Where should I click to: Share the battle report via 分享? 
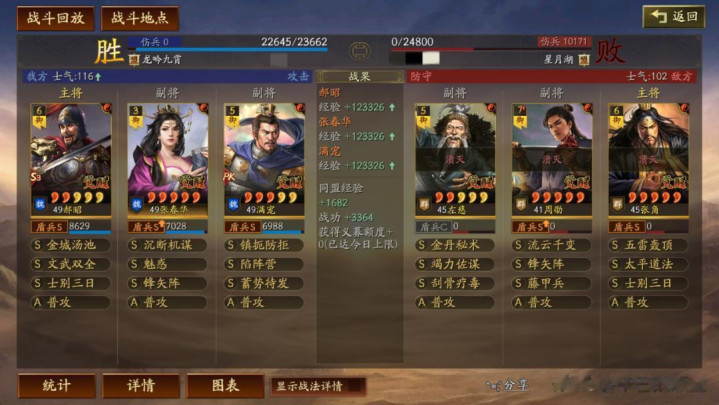click(509, 385)
